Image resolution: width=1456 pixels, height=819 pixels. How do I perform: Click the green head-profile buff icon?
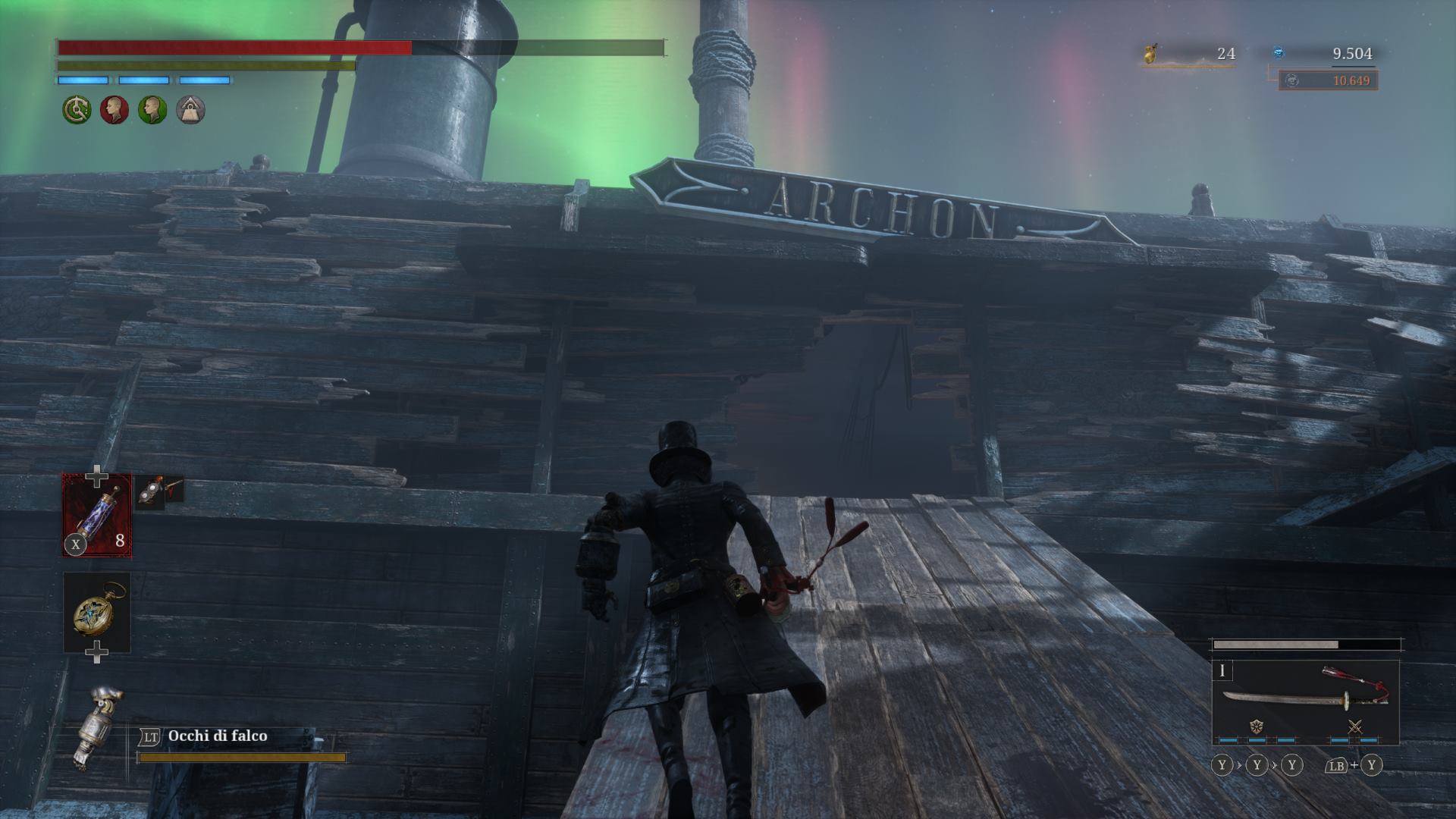[152, 111]
